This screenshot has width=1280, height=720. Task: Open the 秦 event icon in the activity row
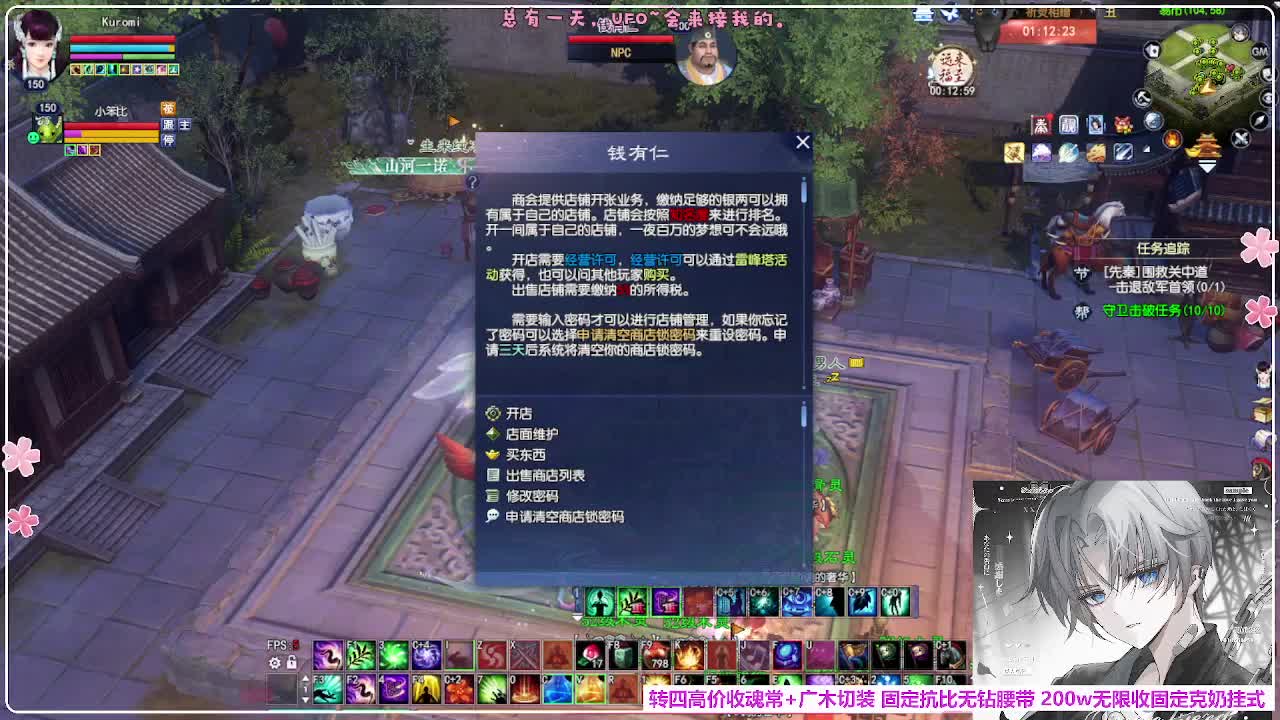(1042, 124)
